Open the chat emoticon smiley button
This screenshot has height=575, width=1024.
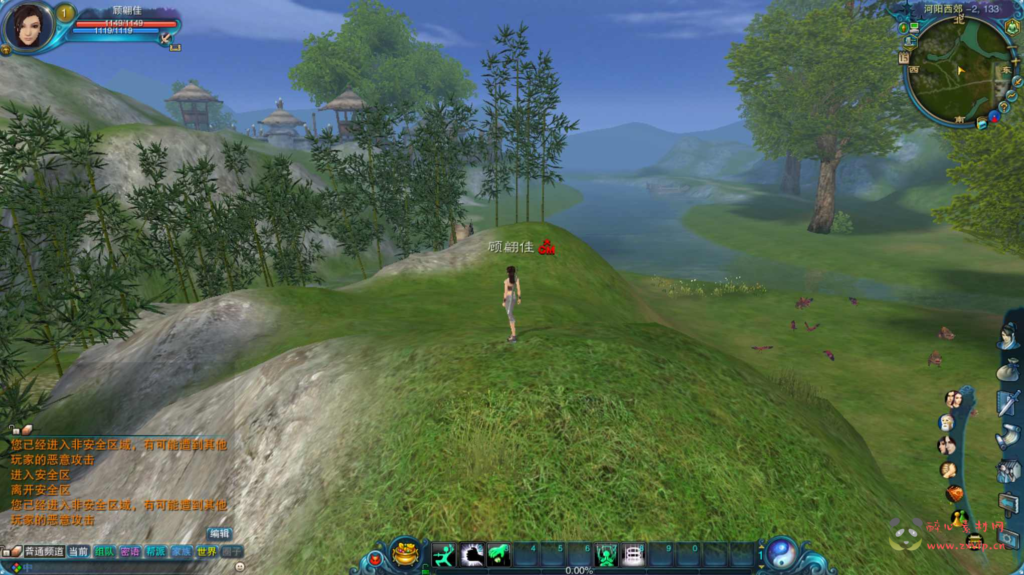click(x=240, y=566)
